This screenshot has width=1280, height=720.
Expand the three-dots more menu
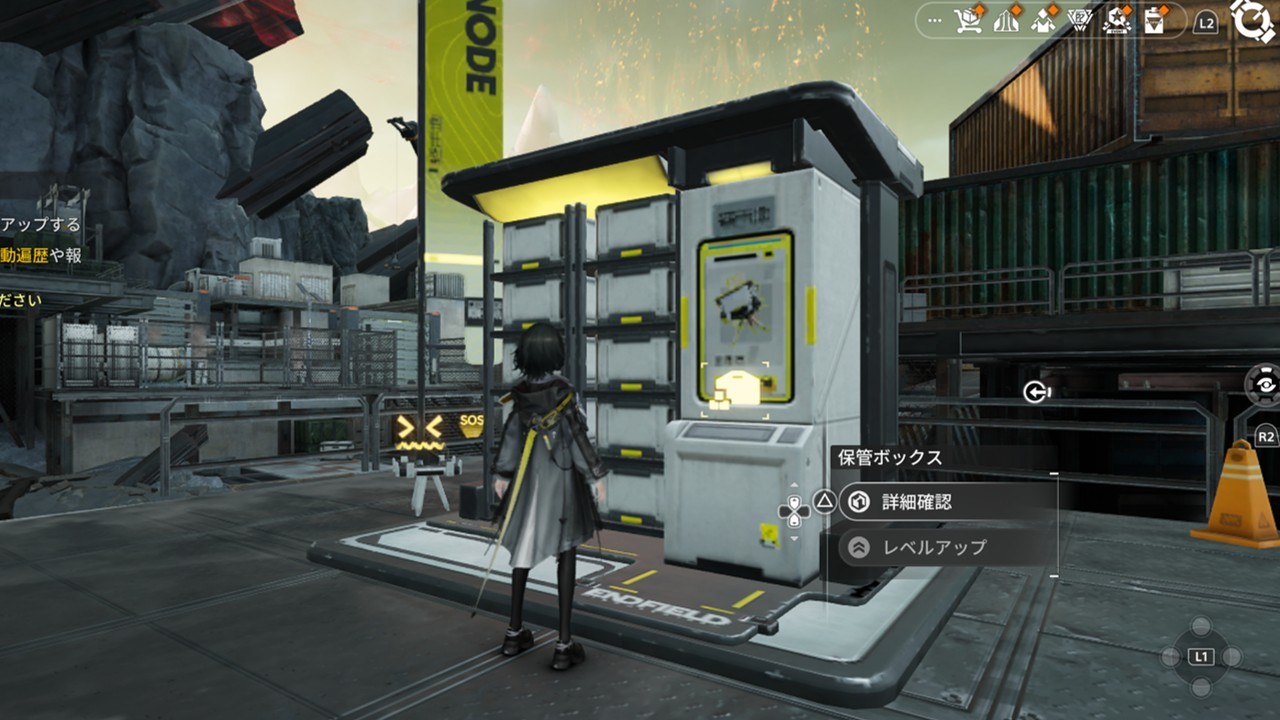coord(936,20)
